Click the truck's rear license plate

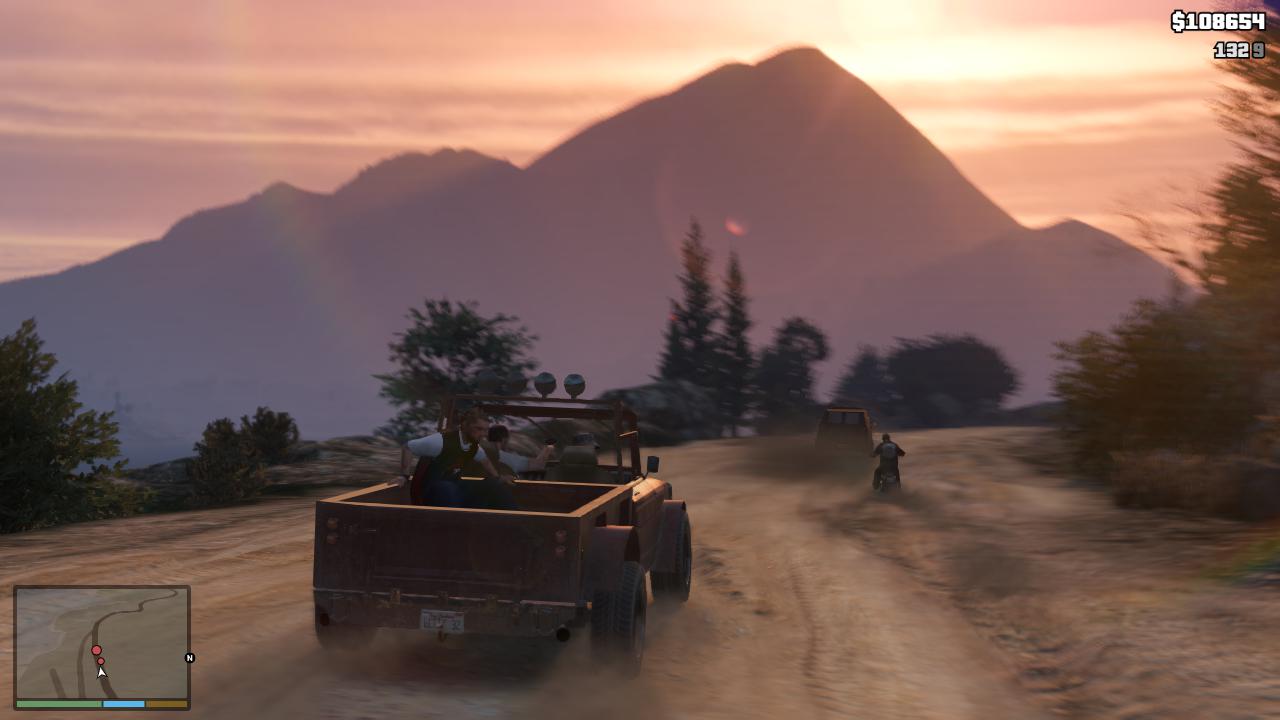pyautogui.click(x=445, y=620)
